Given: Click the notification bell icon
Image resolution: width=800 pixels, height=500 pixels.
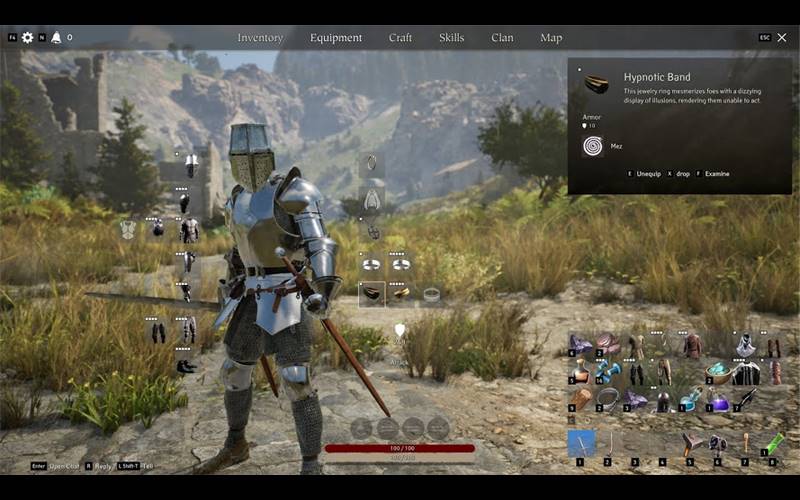Looking at the screenshot, I should point(56,38).
